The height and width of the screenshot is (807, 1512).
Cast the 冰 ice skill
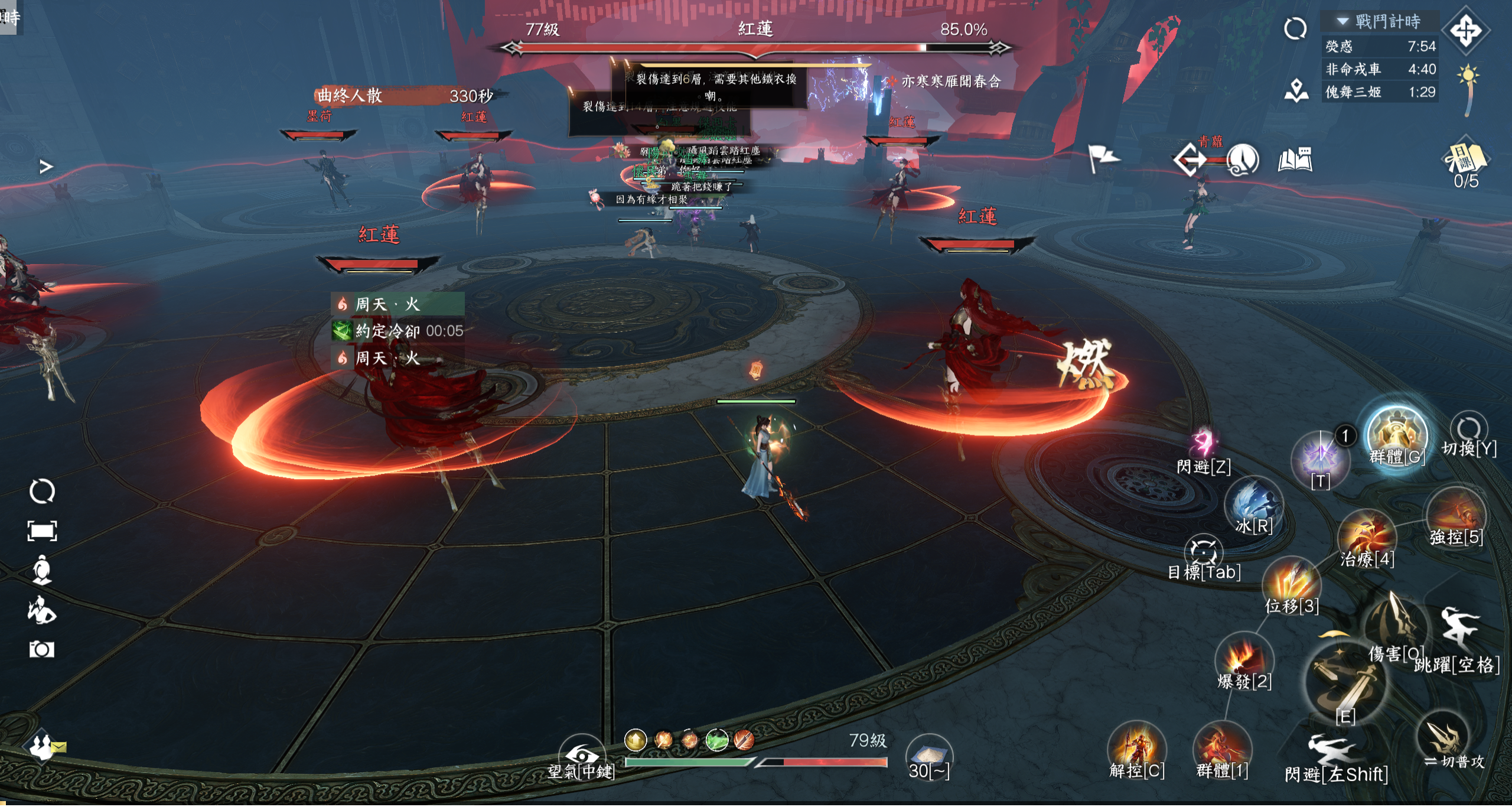click(x=1253, y=503)
